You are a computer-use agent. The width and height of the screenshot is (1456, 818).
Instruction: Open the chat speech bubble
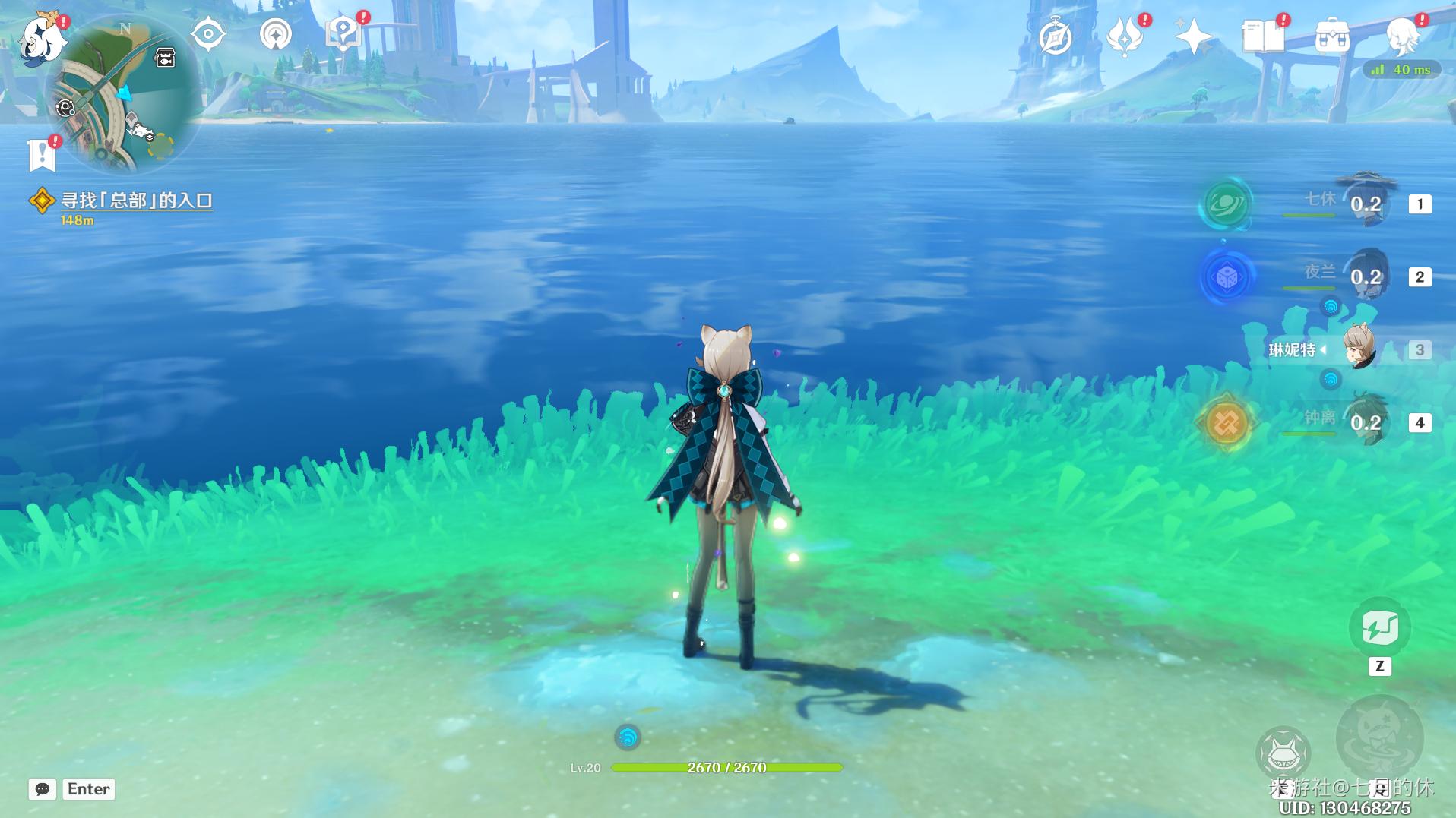43,789
